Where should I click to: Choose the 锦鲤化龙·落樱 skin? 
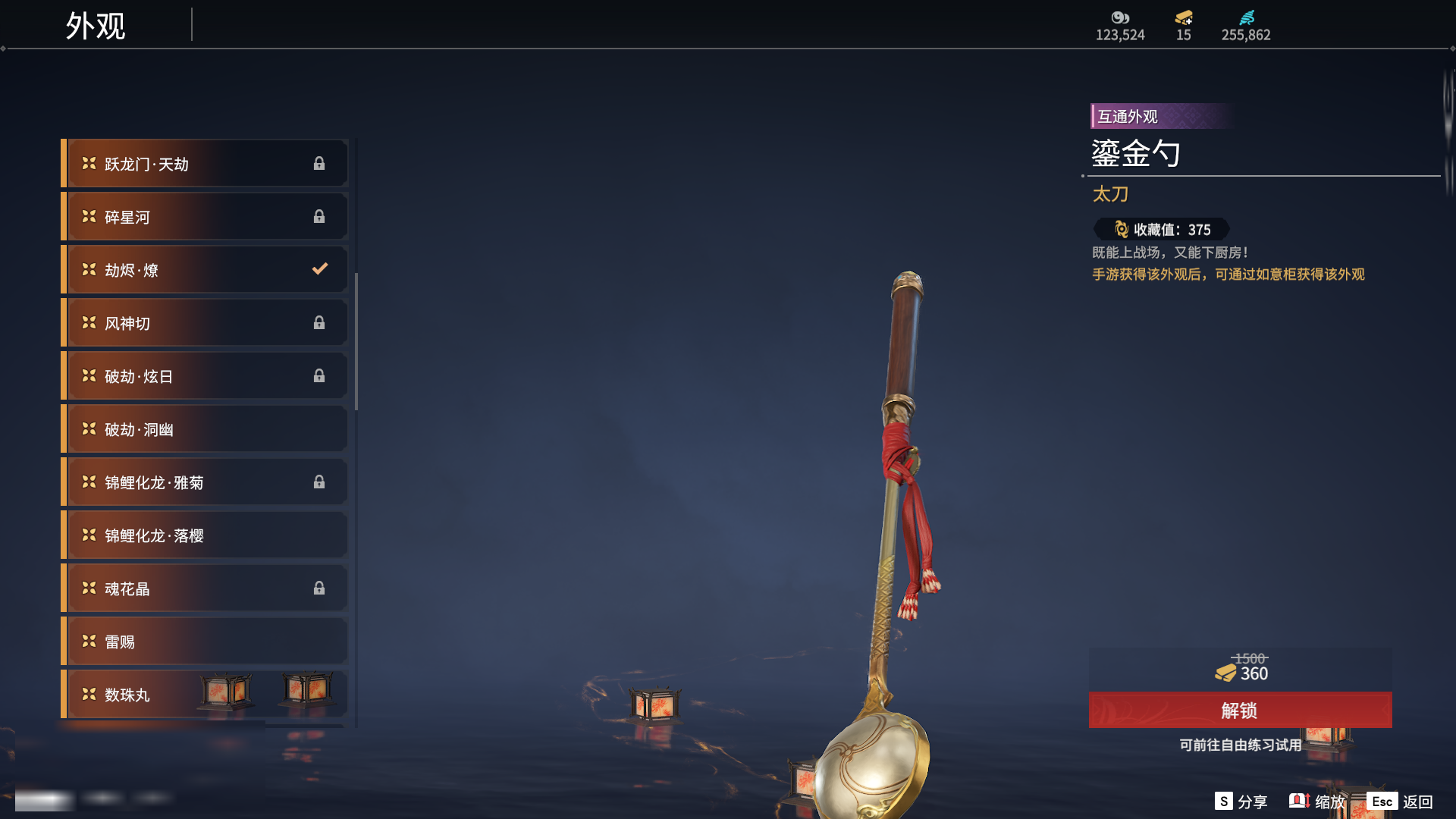205,535
